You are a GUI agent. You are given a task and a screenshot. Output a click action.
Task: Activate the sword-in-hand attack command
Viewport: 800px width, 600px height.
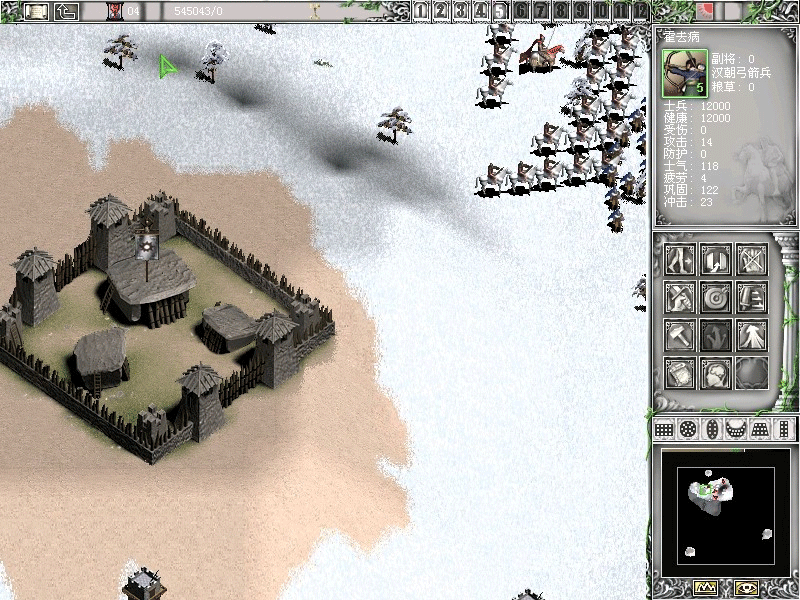pos(680,297)
